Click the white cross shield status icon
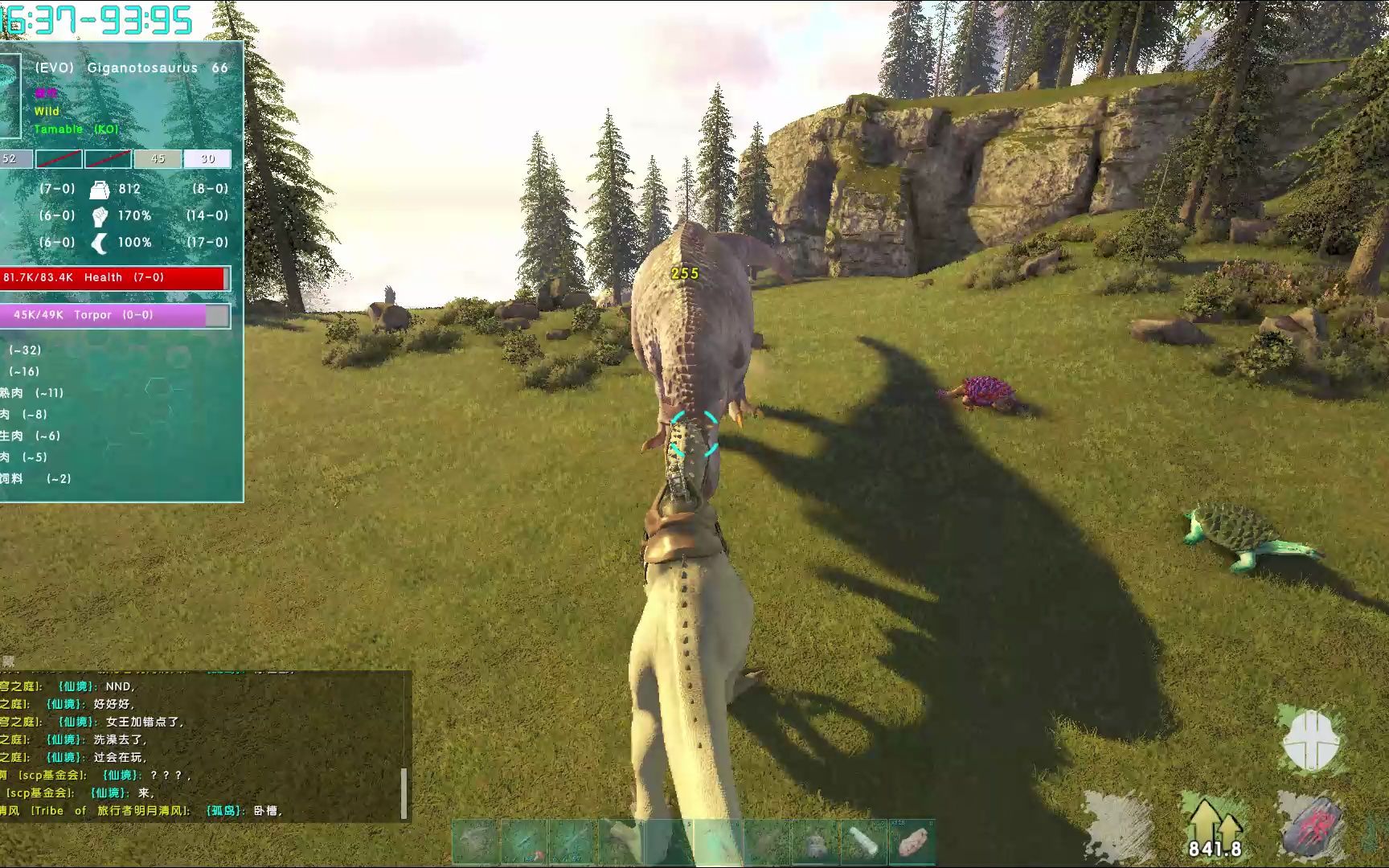This screenshot has width=1389, height=868. [x=1313, y=741]
